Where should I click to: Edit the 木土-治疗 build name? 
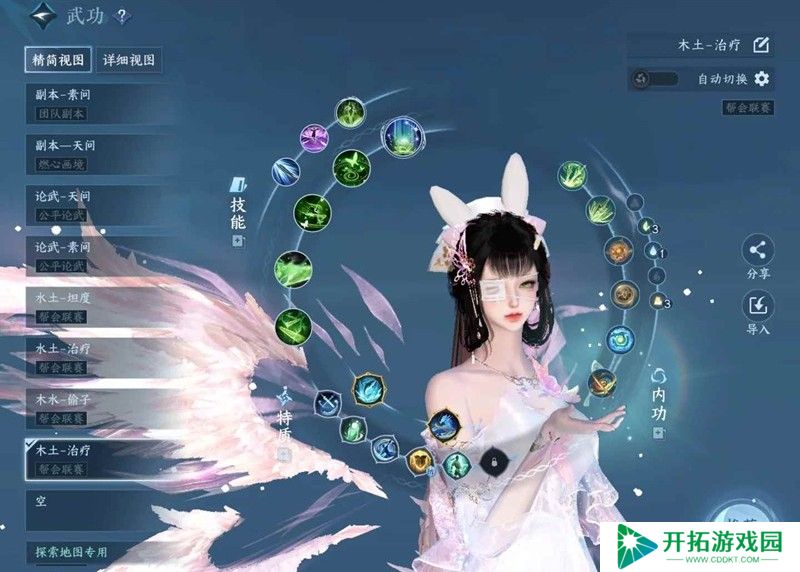coord(760,45)
